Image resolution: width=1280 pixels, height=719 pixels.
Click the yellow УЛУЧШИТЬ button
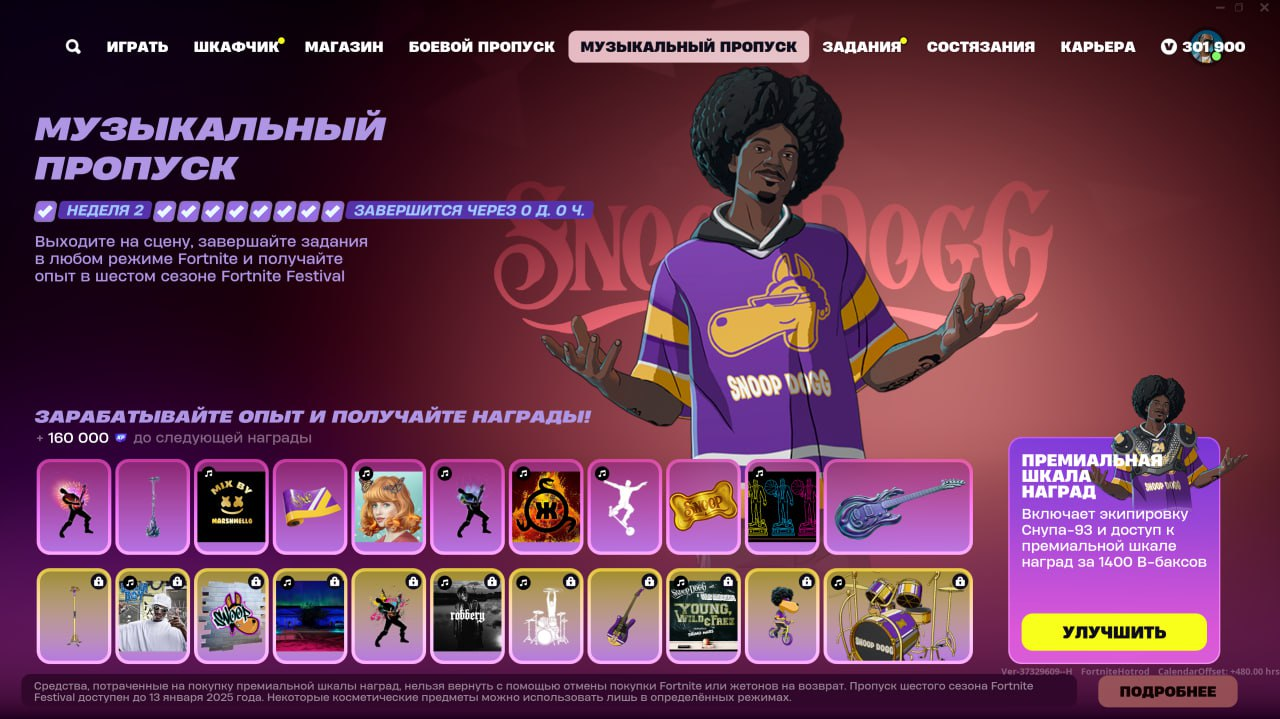click(x=1114, y=632)
